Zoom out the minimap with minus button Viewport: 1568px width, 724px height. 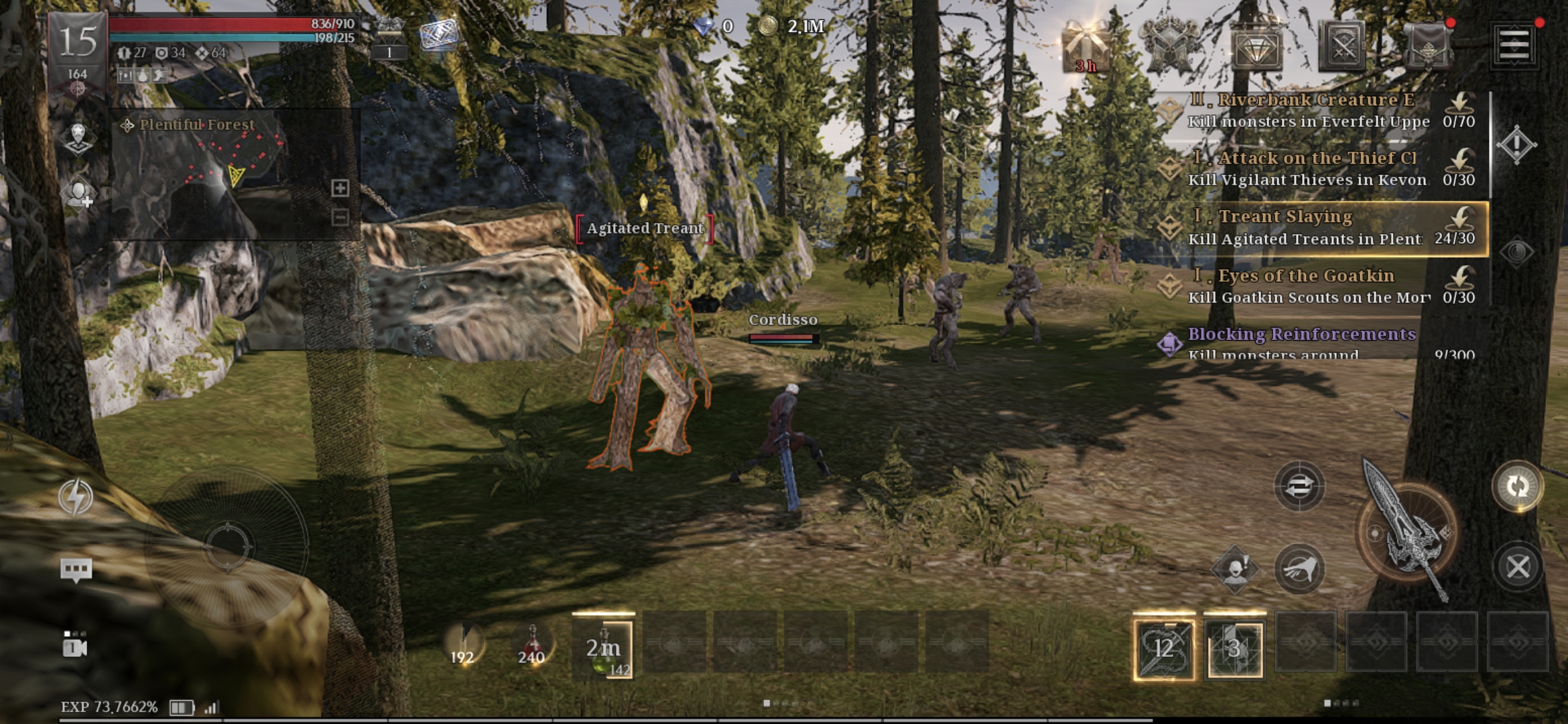340,217
